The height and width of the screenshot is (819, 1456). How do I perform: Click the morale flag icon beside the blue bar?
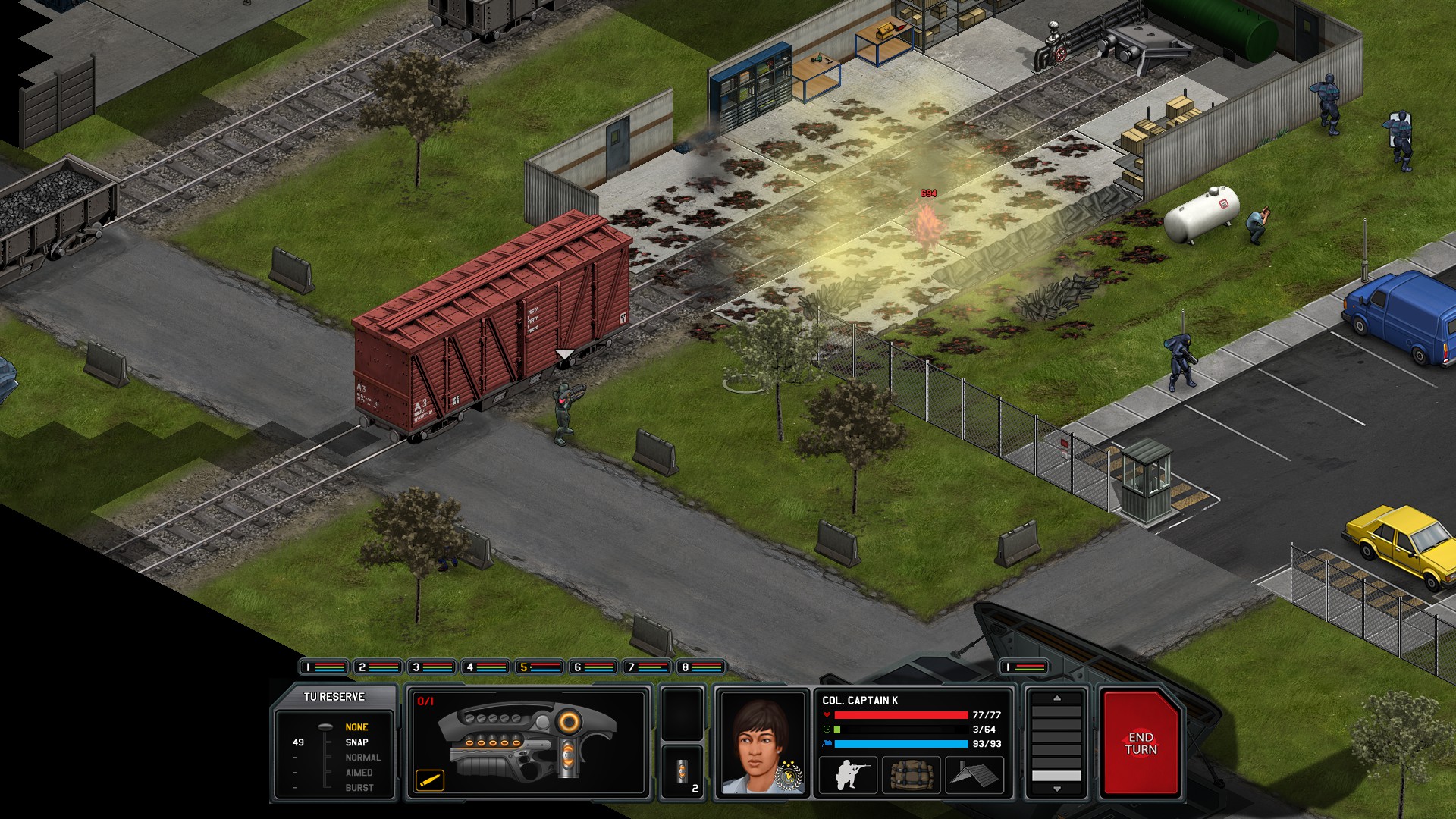pos(827,744)
